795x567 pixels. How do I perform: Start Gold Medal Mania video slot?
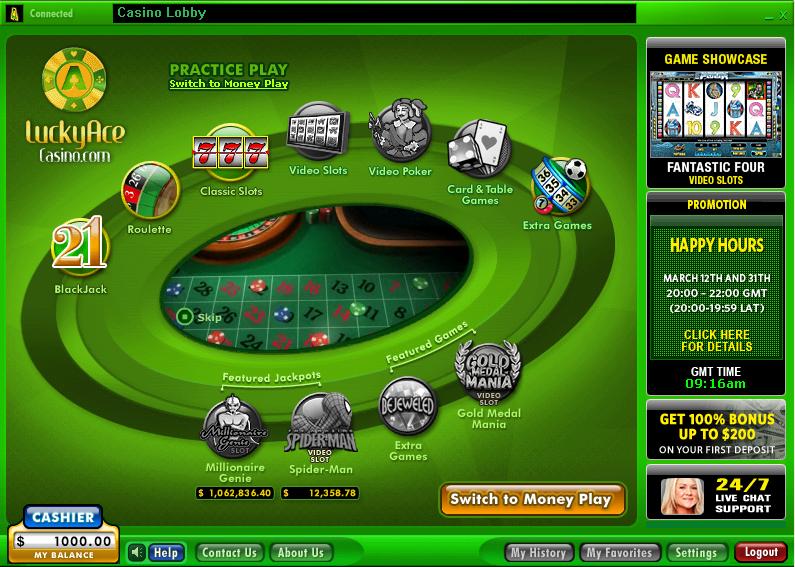(489, 372)
